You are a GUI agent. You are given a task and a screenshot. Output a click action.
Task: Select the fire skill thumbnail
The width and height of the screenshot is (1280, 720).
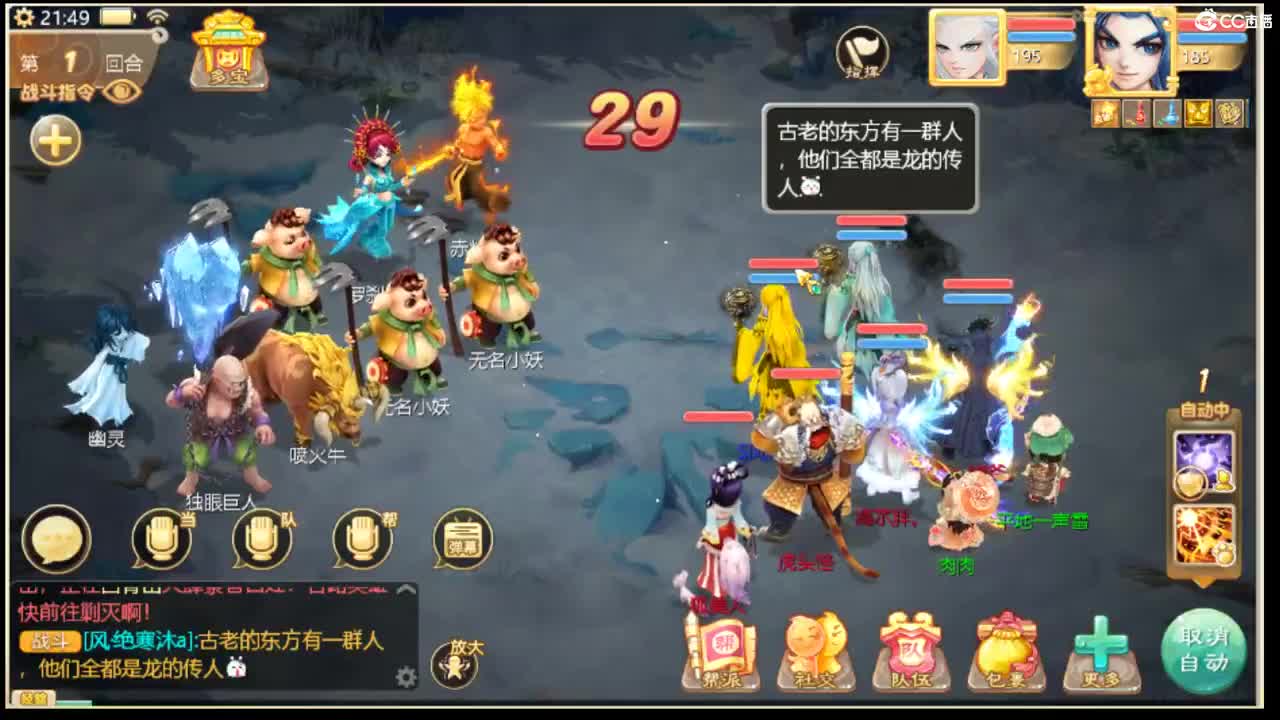tap(1204, 533)
